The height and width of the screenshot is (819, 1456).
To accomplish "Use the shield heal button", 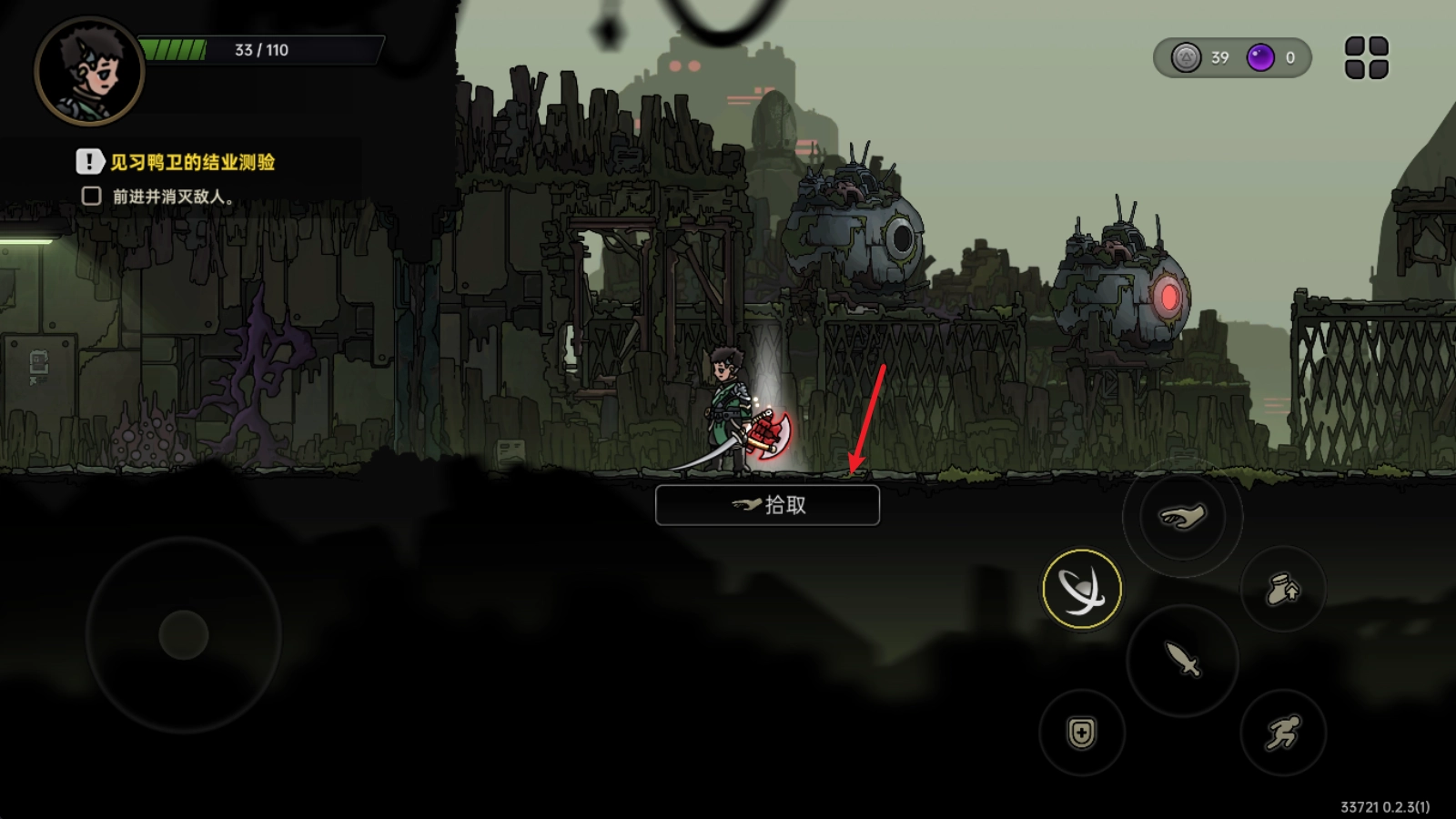I will pyautogui.click(x=1081, y=733).
